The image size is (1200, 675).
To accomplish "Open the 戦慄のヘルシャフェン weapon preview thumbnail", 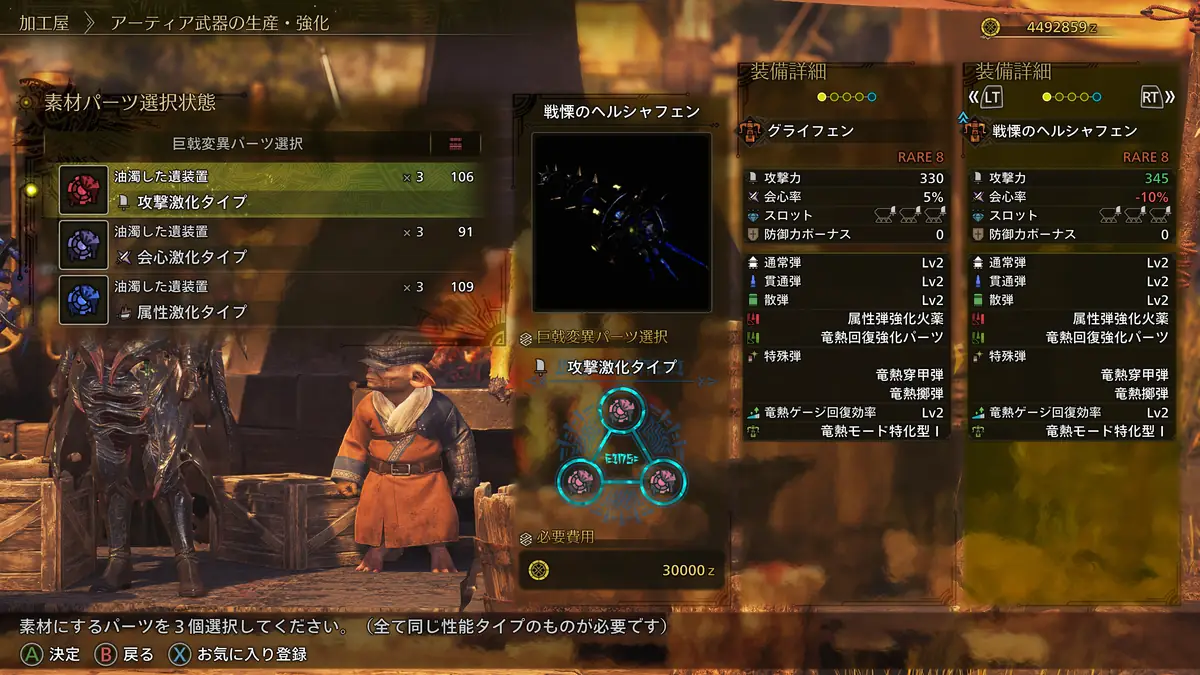I will [621, 222].
